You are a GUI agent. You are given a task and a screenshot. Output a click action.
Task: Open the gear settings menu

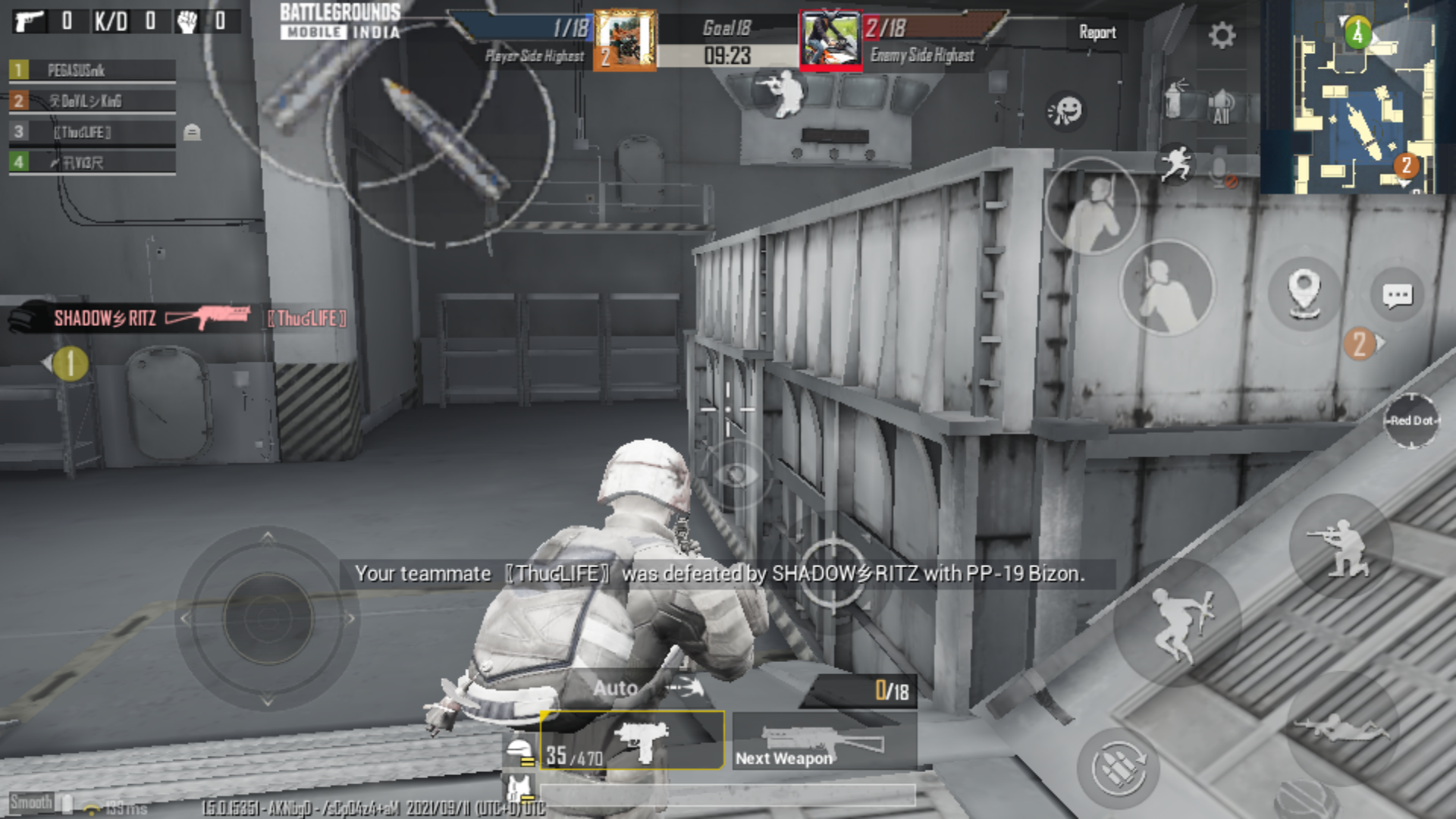point(1222,35)
